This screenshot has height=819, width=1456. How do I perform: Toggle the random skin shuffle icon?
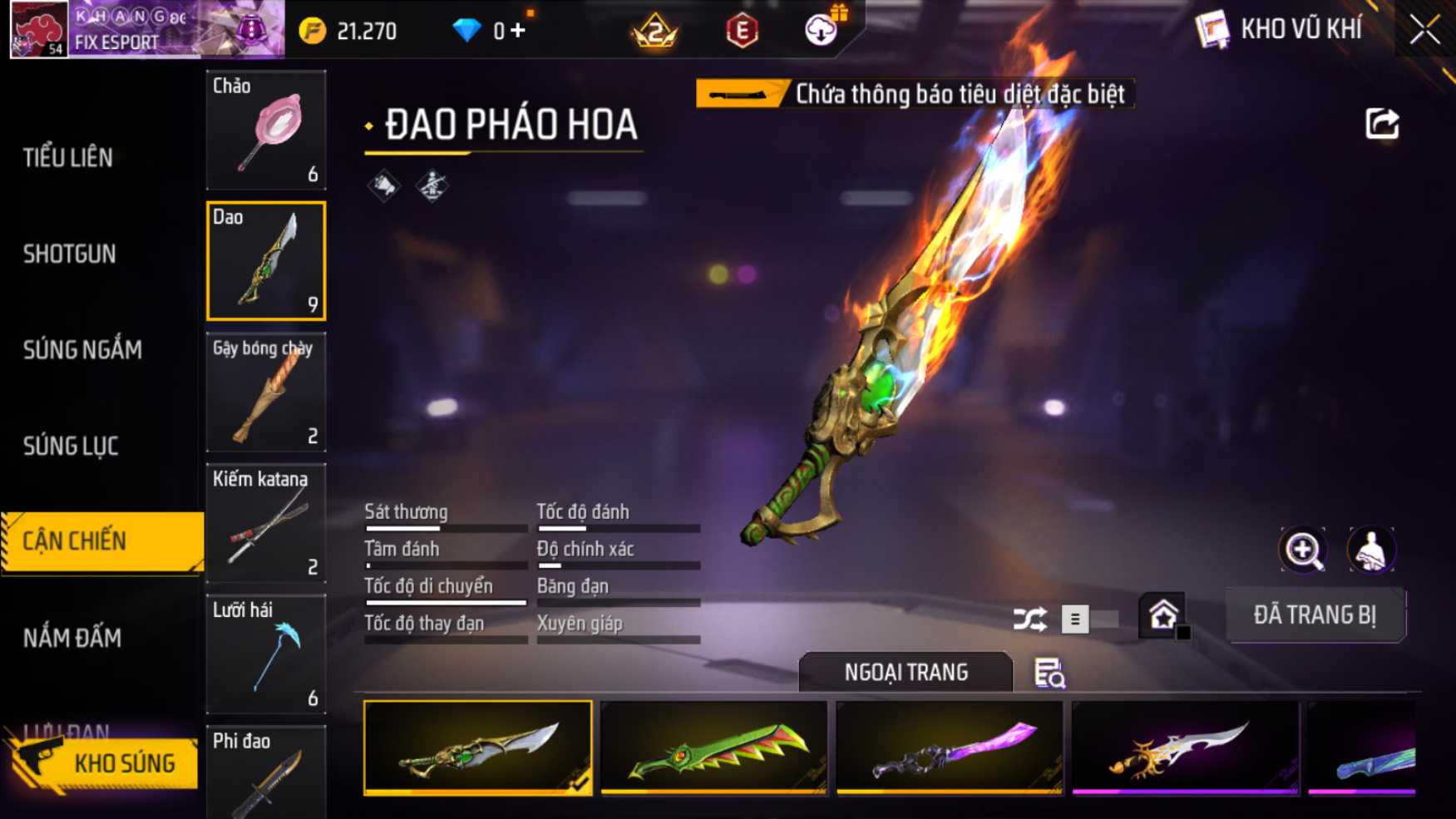[x=1029, y=619]
